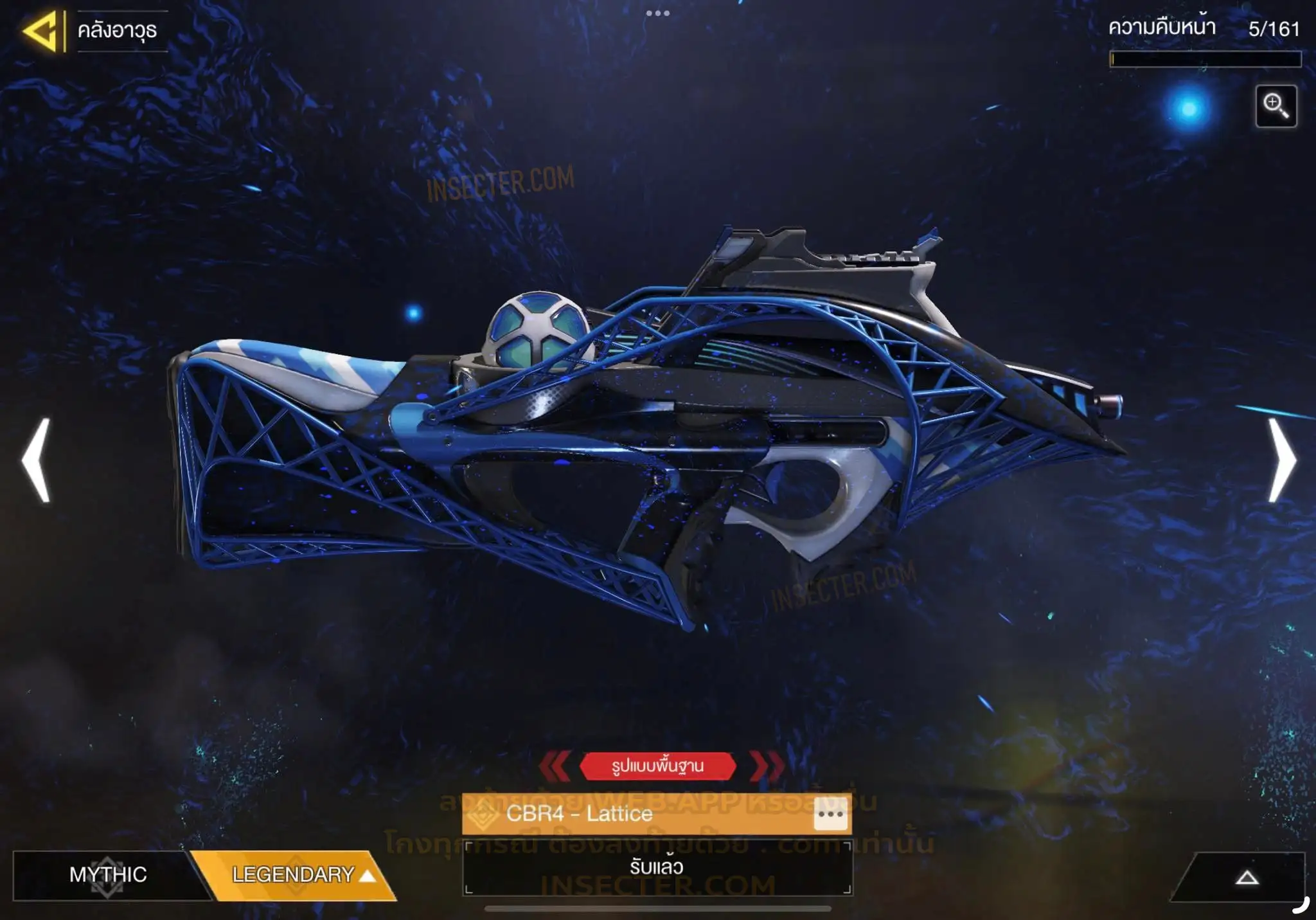Screen dimensions: 1316x920
Task: Tap the three dots at top center
Action: (657, 14)
